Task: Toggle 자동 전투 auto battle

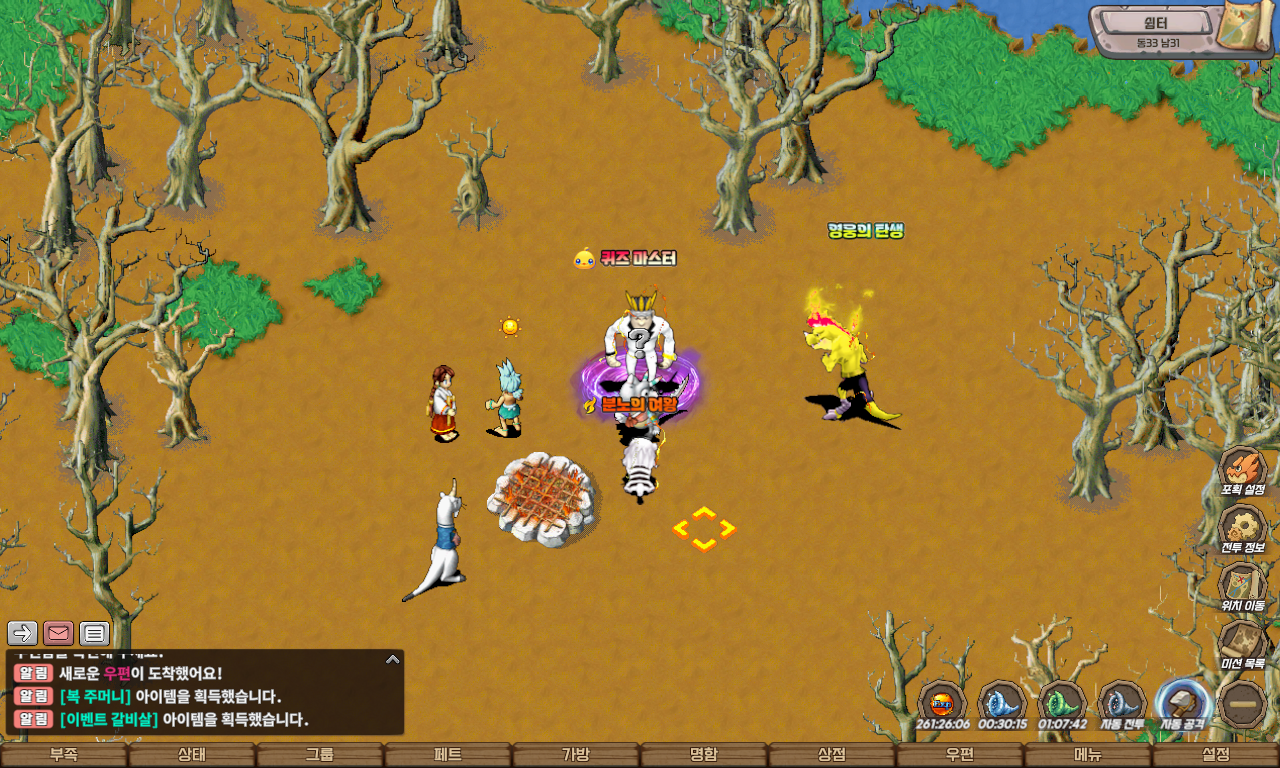Action: (1122, 702)
